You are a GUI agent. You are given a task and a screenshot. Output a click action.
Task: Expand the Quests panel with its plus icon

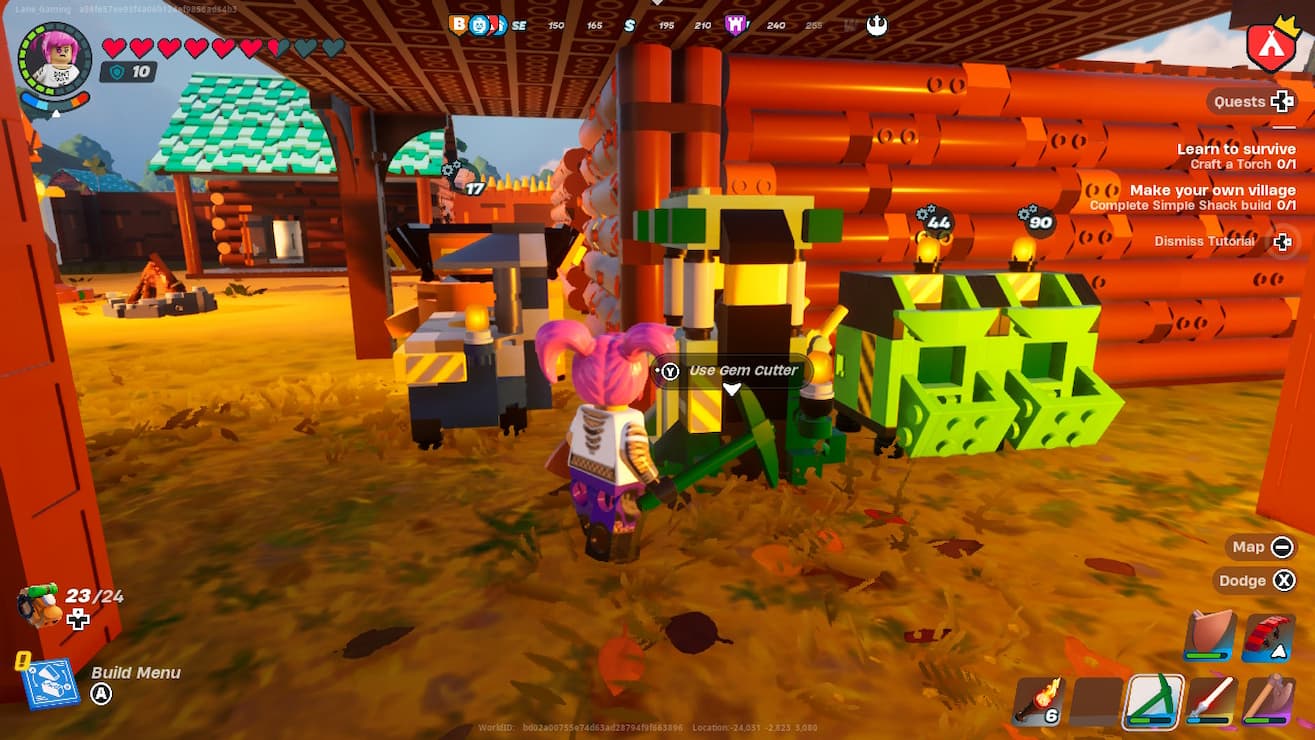1284,101
